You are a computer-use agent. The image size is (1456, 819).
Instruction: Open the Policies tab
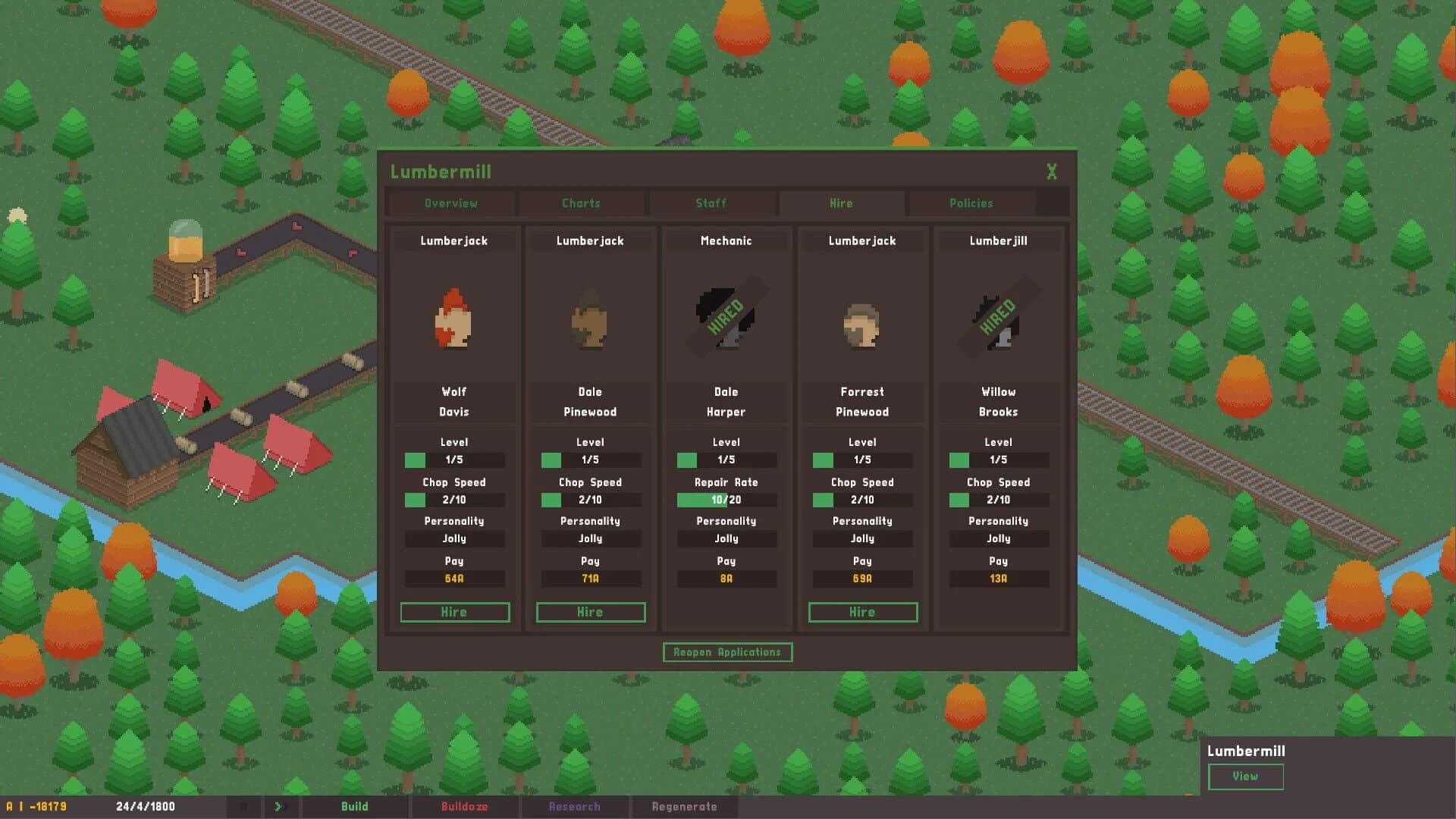tap(971, 202)
